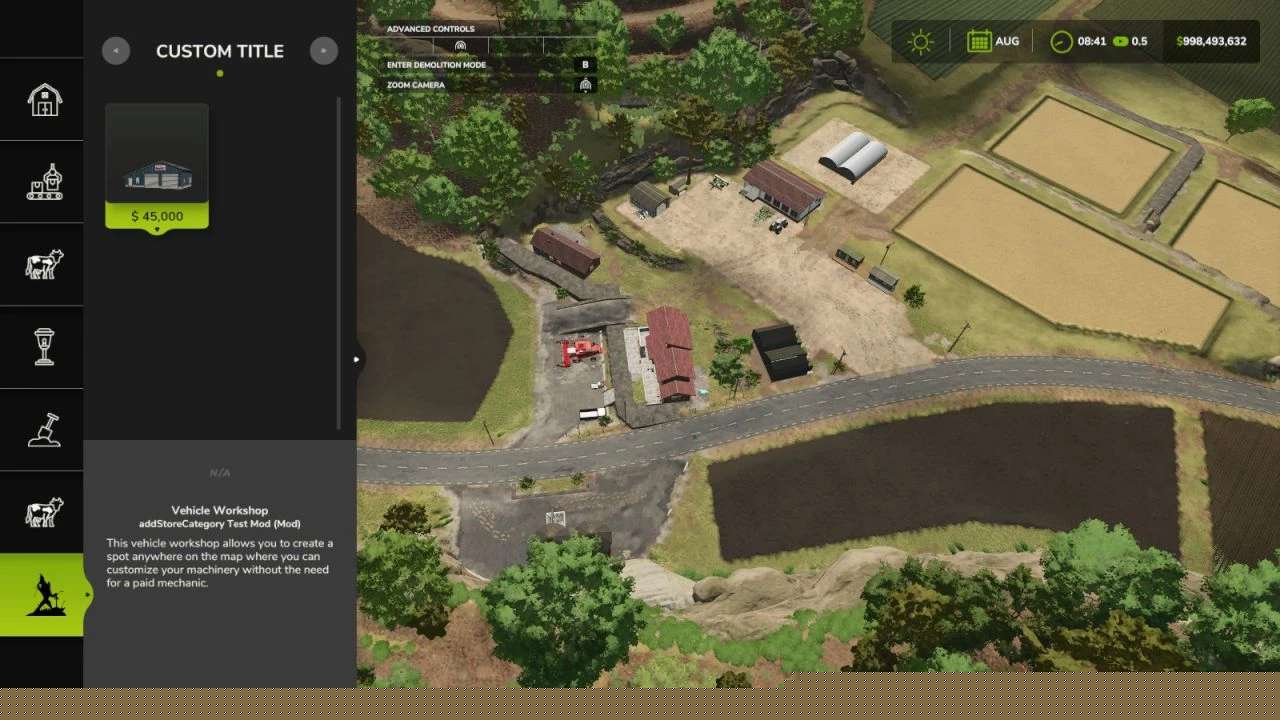Collapse the construction side panel arrow

(357, 359)
